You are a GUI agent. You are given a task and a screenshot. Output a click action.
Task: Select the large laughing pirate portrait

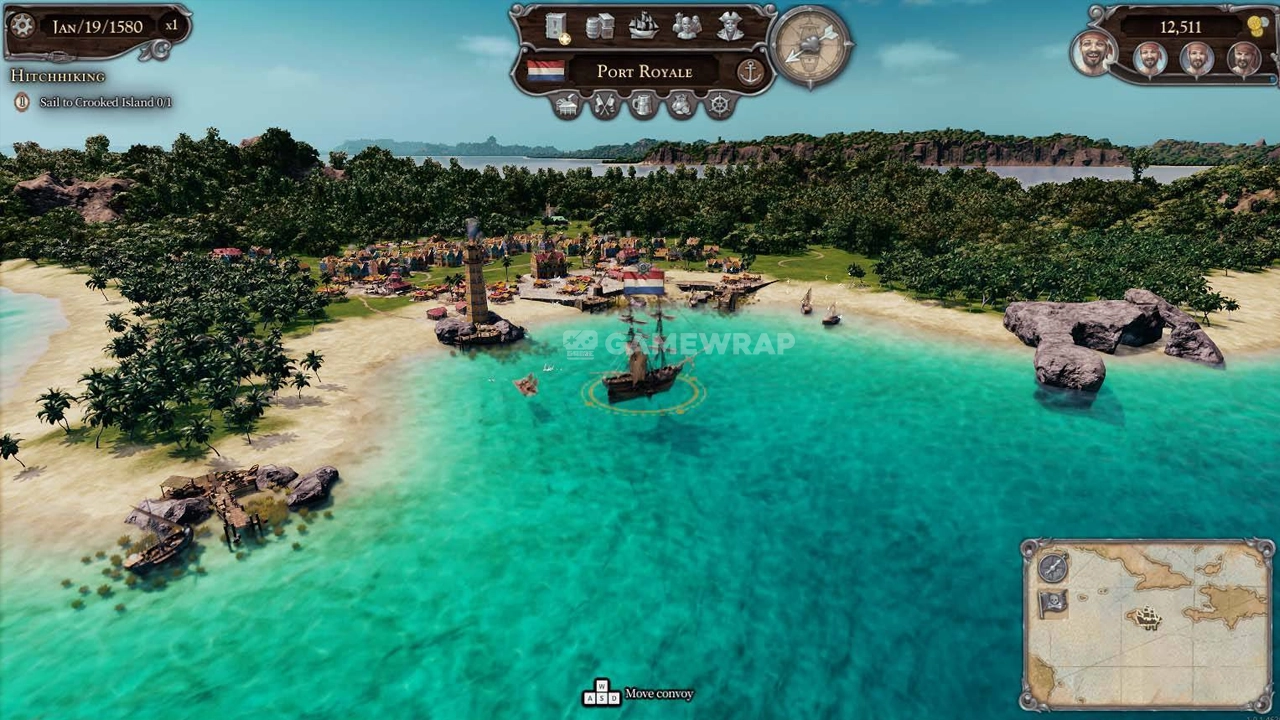tap(1094, 53)
